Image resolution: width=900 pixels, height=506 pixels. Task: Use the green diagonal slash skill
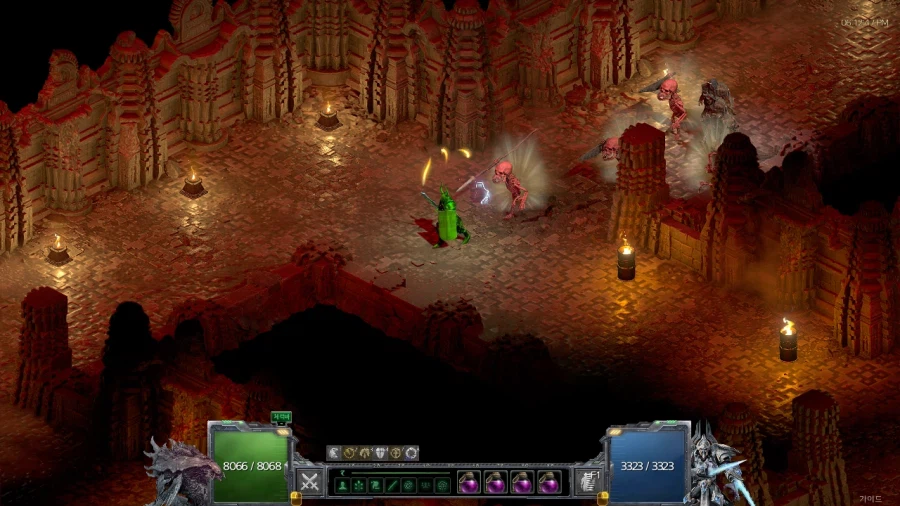click(x=393, y=485)
